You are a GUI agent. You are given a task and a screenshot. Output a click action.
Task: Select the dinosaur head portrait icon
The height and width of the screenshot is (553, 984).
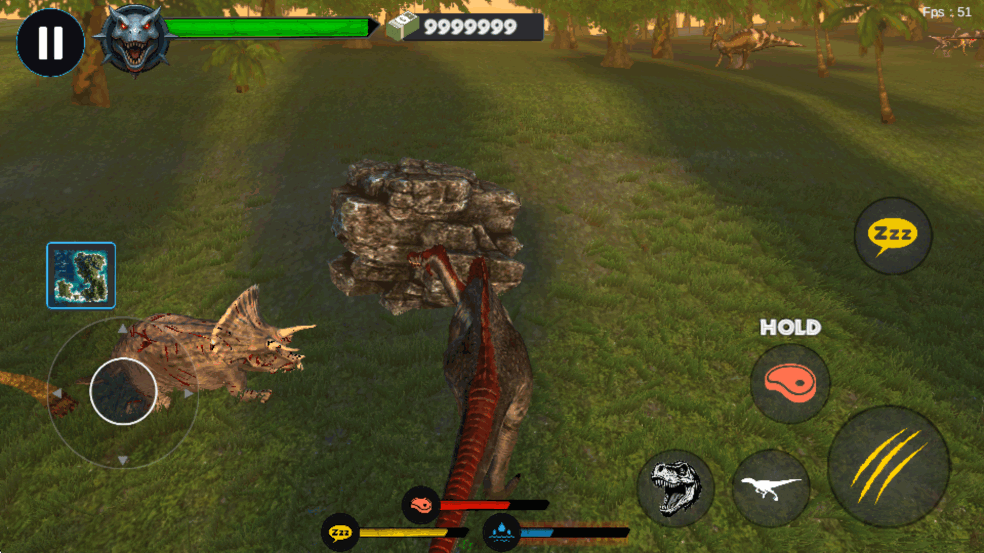[x=134, y=40]
